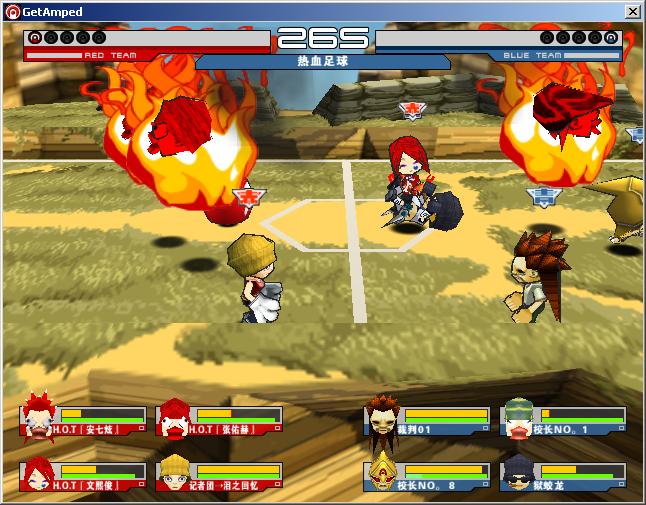Select blue team player 裁判01 panel
The image size is (646, 505).
[x=427, y=420]
